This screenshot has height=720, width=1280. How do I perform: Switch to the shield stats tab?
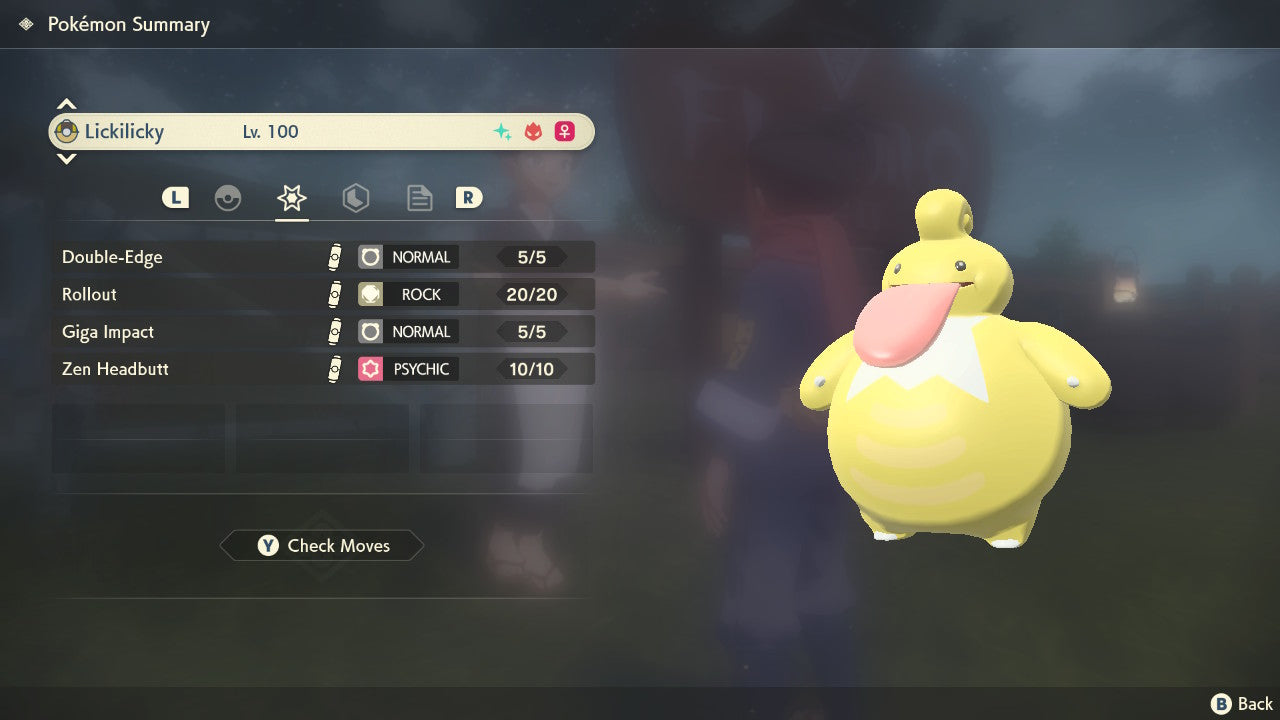tap(356, 198)
